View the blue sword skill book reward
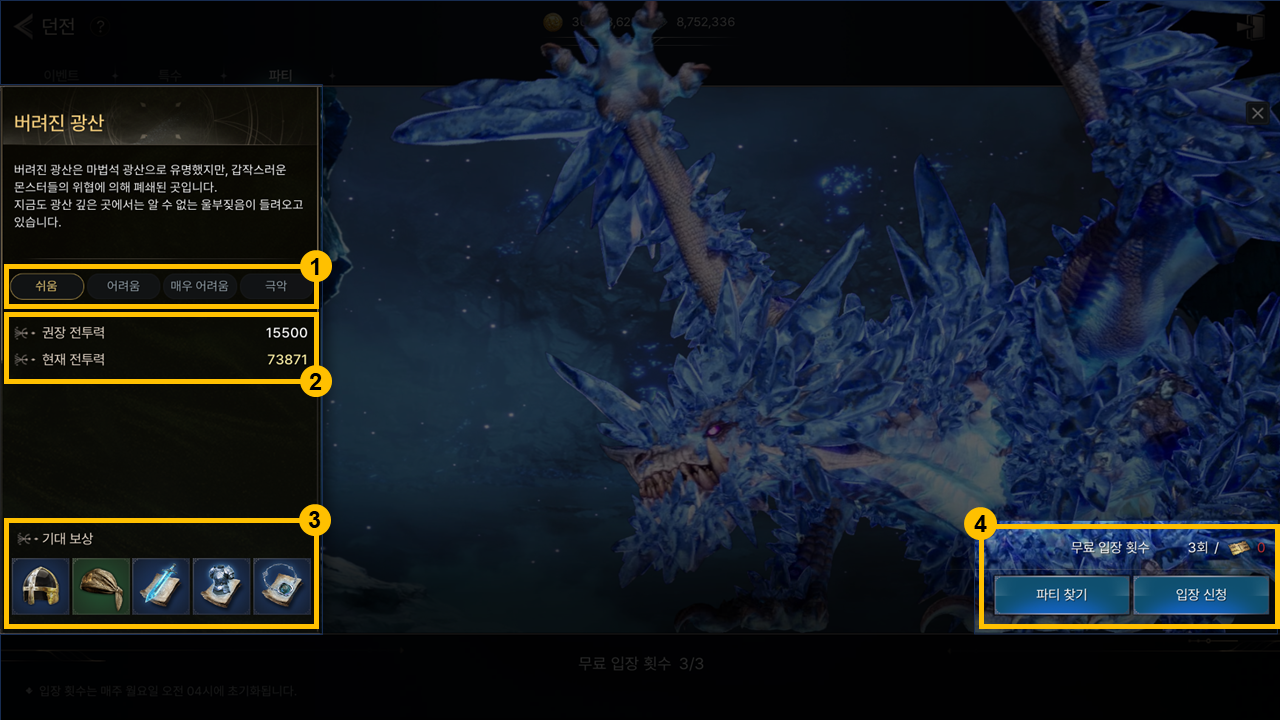 click(161, 587)
